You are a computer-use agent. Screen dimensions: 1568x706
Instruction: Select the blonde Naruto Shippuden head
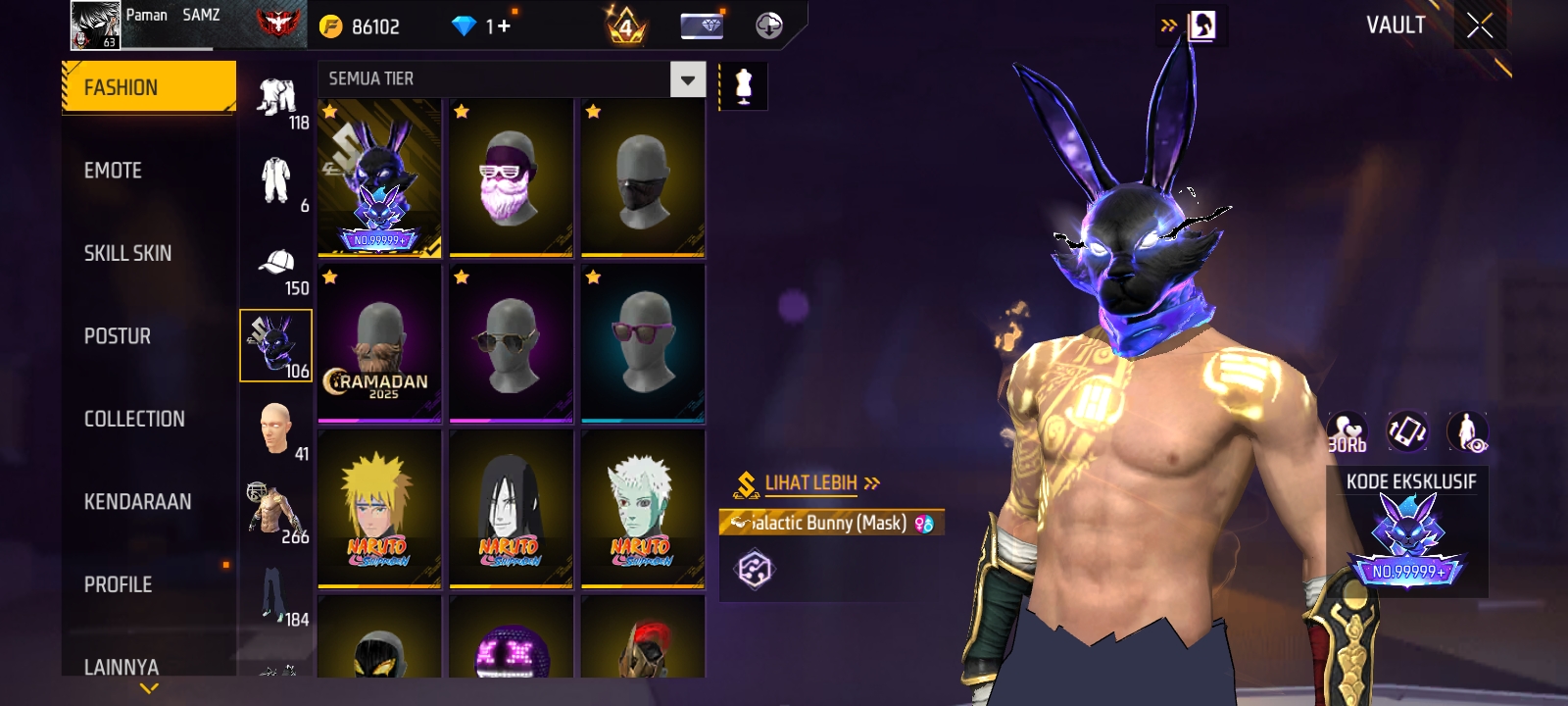coord(379,510)
